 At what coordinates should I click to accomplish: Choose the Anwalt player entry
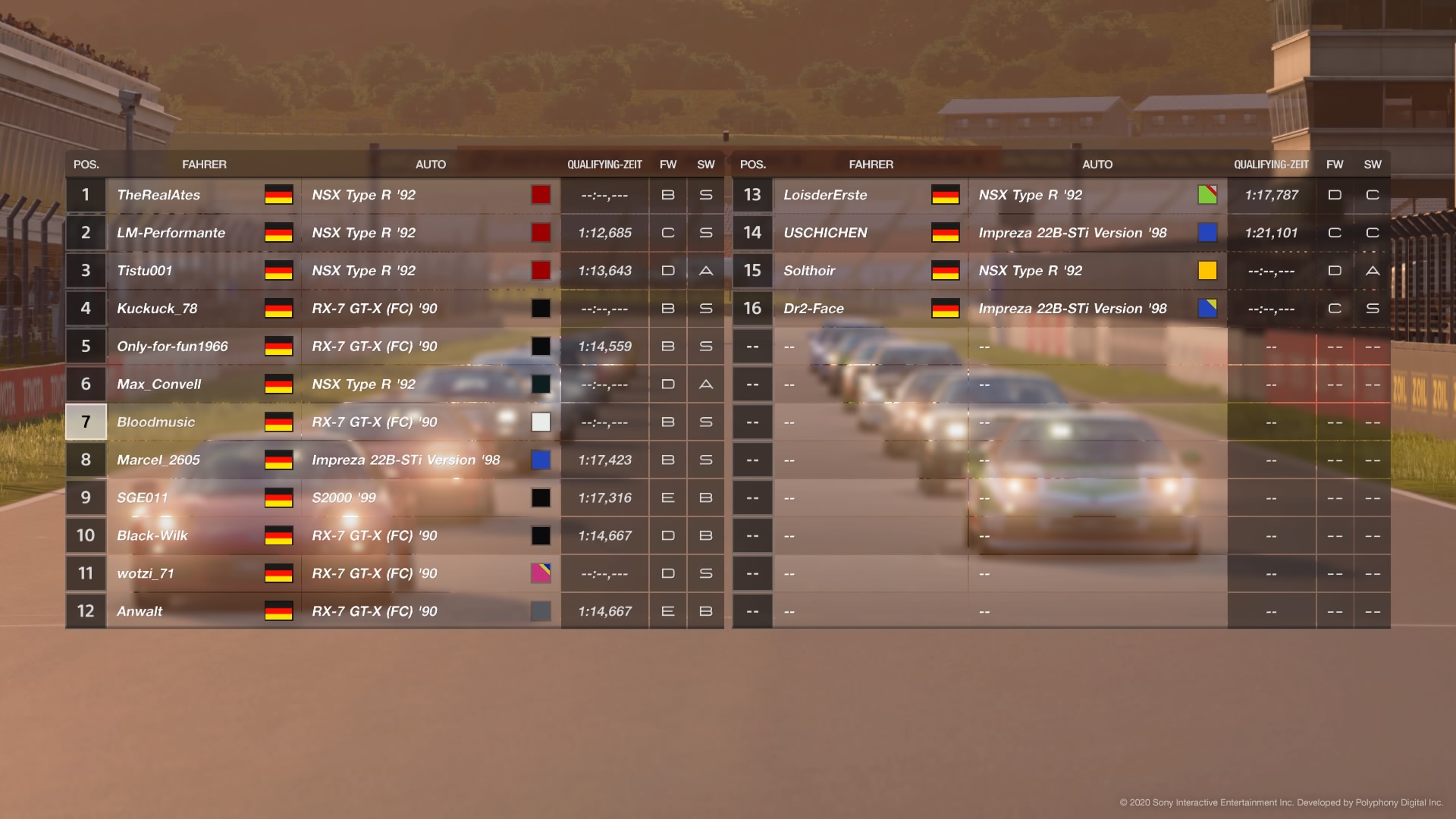coord(140,612)
